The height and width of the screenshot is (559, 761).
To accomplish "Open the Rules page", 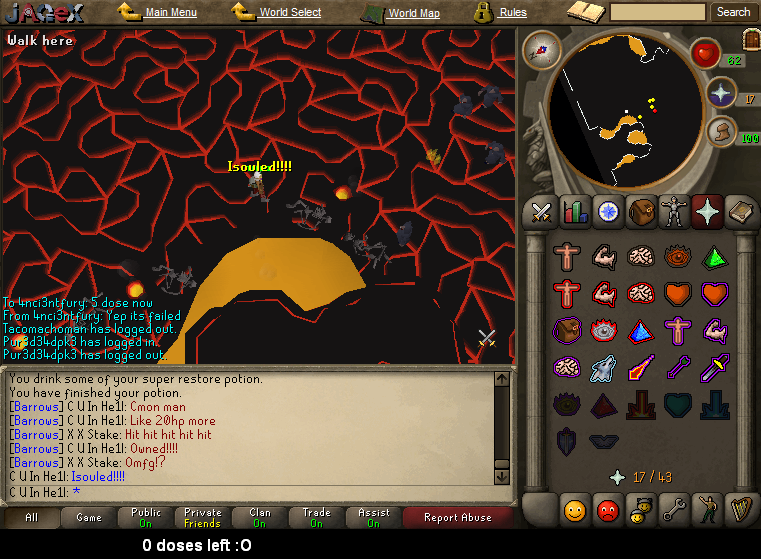I will 512,13.
